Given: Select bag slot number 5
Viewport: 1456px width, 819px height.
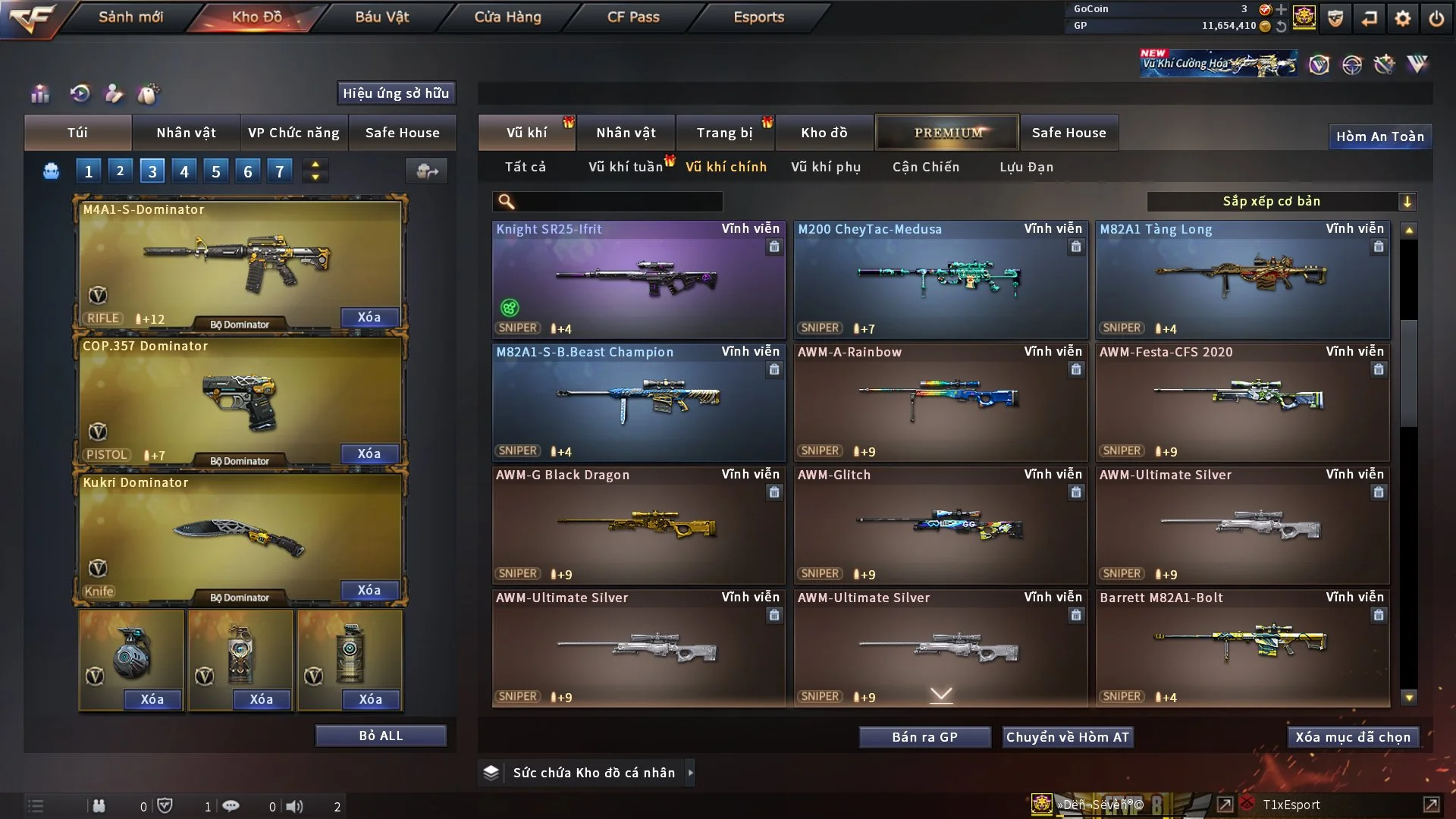Looking at the screenshot, I should (x=216, y=171).
